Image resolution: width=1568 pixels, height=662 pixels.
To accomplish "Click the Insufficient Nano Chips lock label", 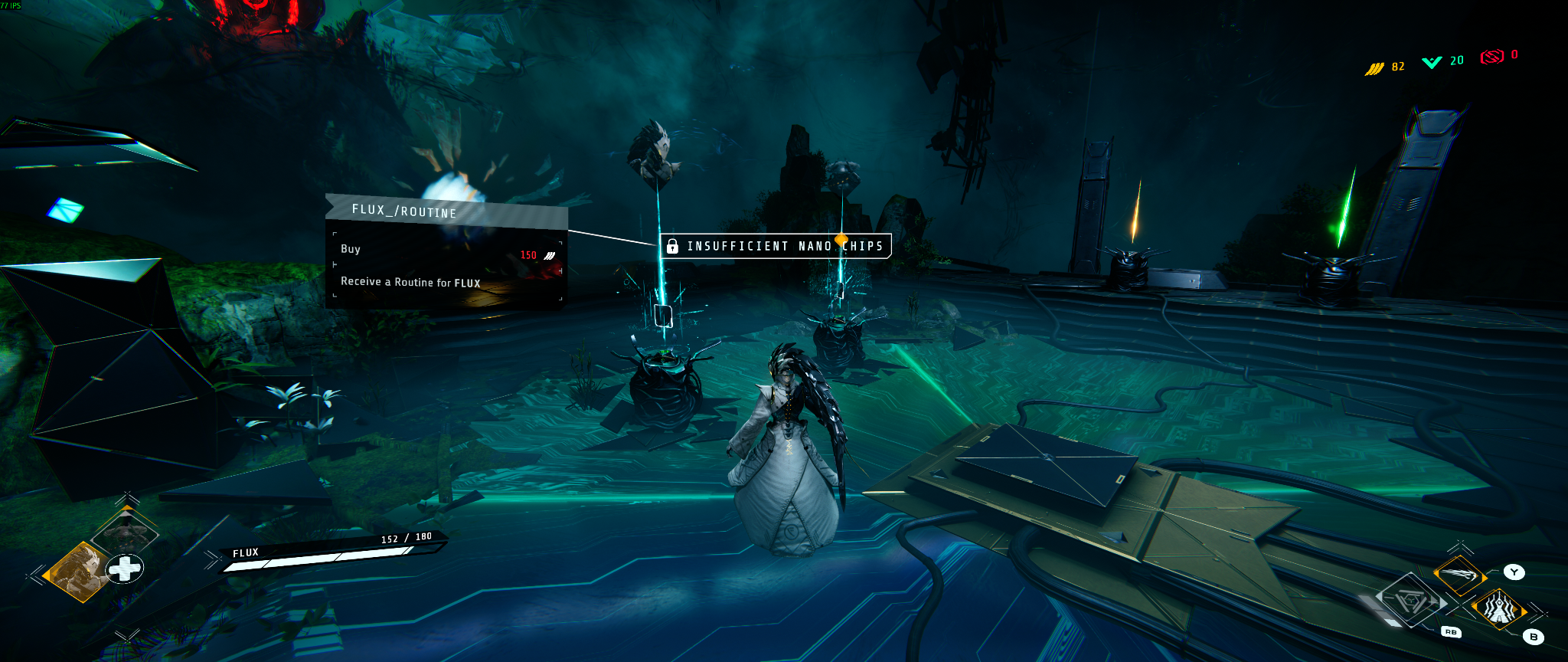I will [776, 246].
